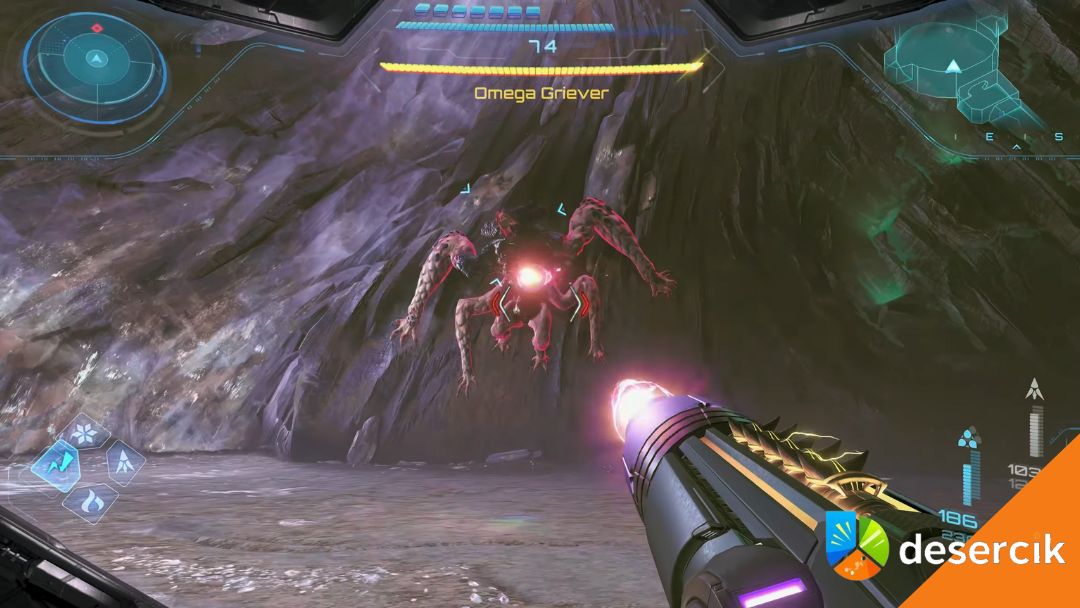Select the ice snowflake shot
Screen dimensions: 1080x608
point(83,434)
